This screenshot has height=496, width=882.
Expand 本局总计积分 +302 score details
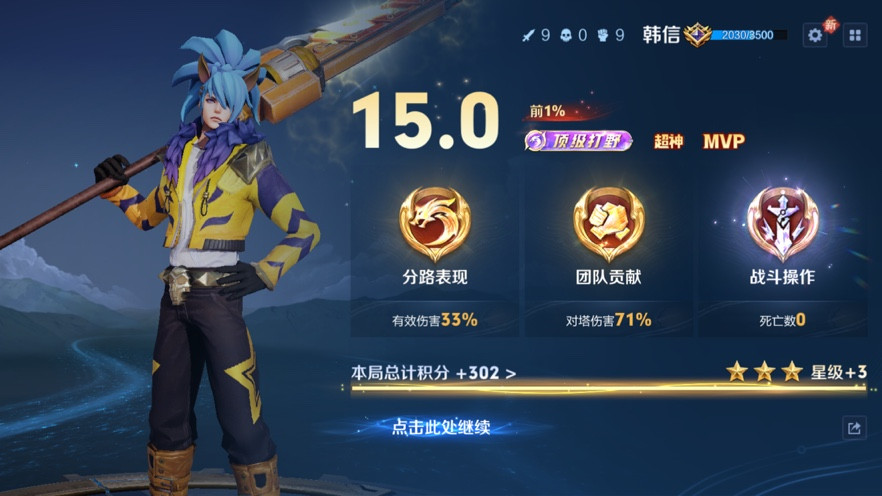coord(434,373)
